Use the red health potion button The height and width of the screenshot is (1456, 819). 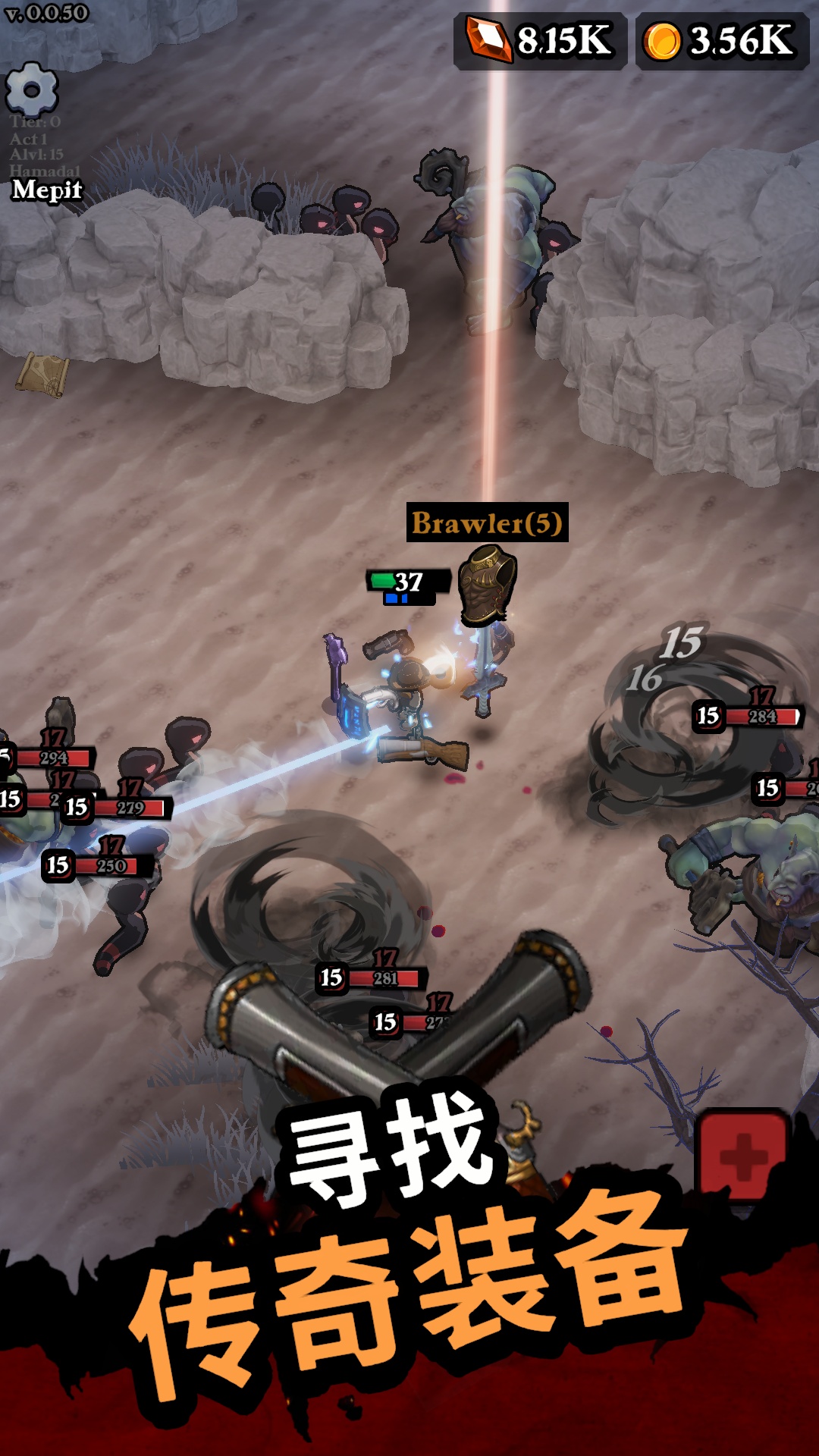pyautogui.click(x=742, y=1154)
